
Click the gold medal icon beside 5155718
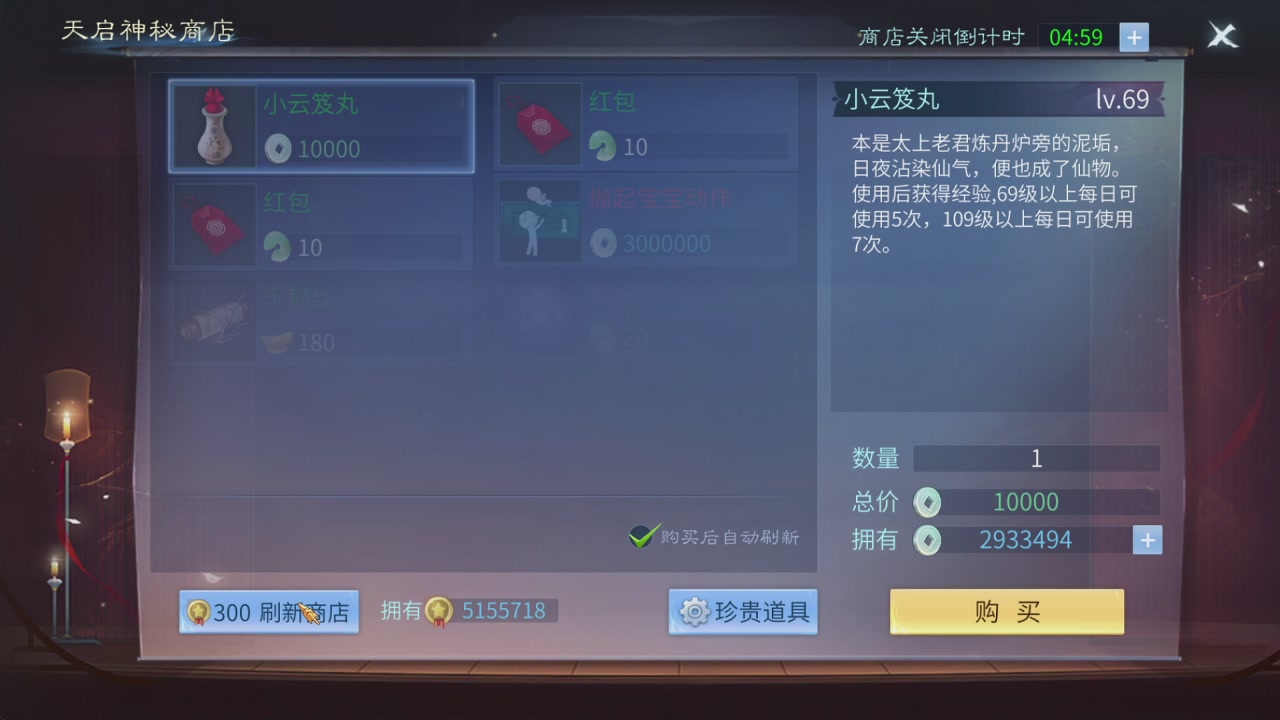(437, 611)
